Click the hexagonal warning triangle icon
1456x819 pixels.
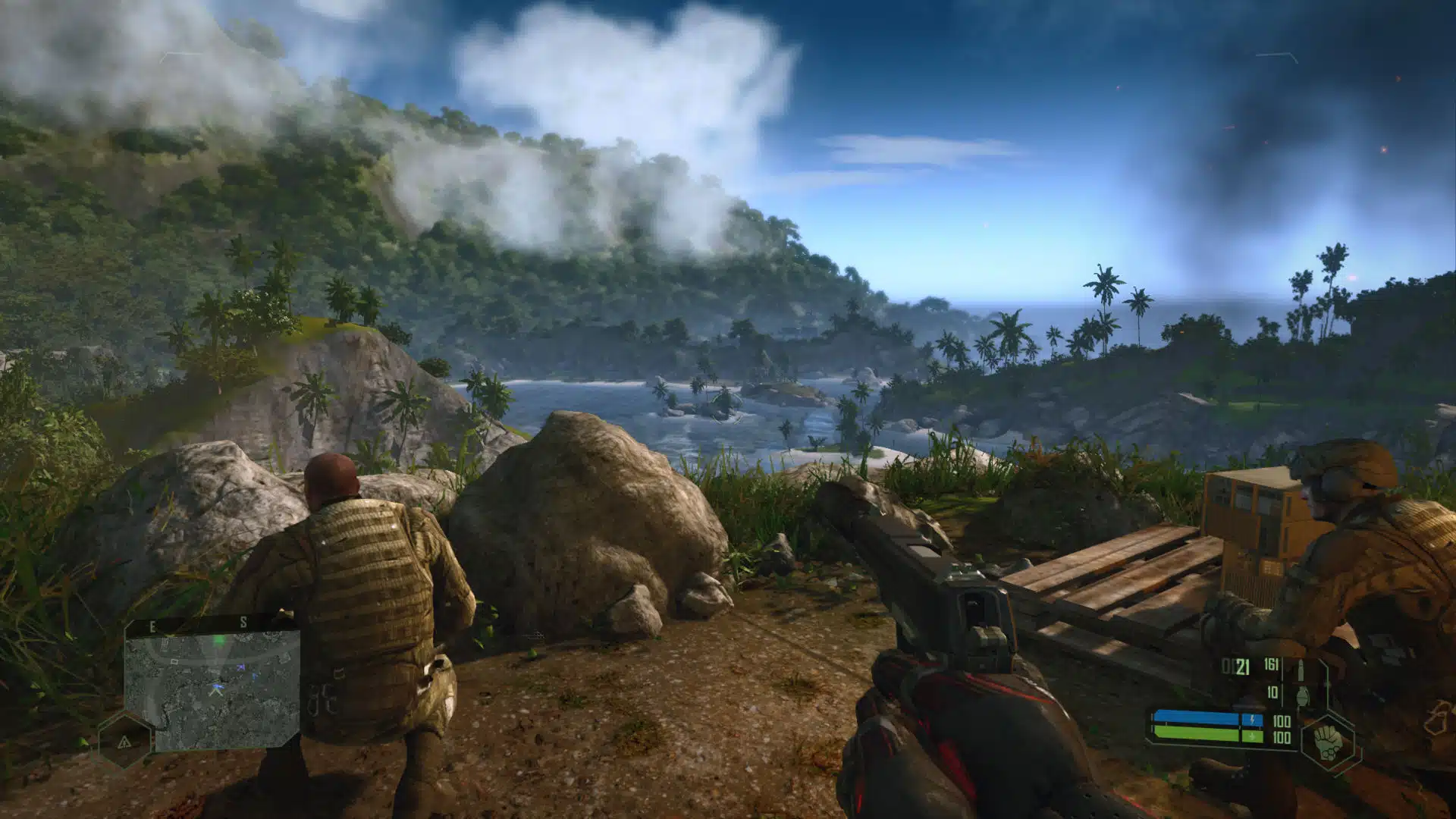coord(124,741)
